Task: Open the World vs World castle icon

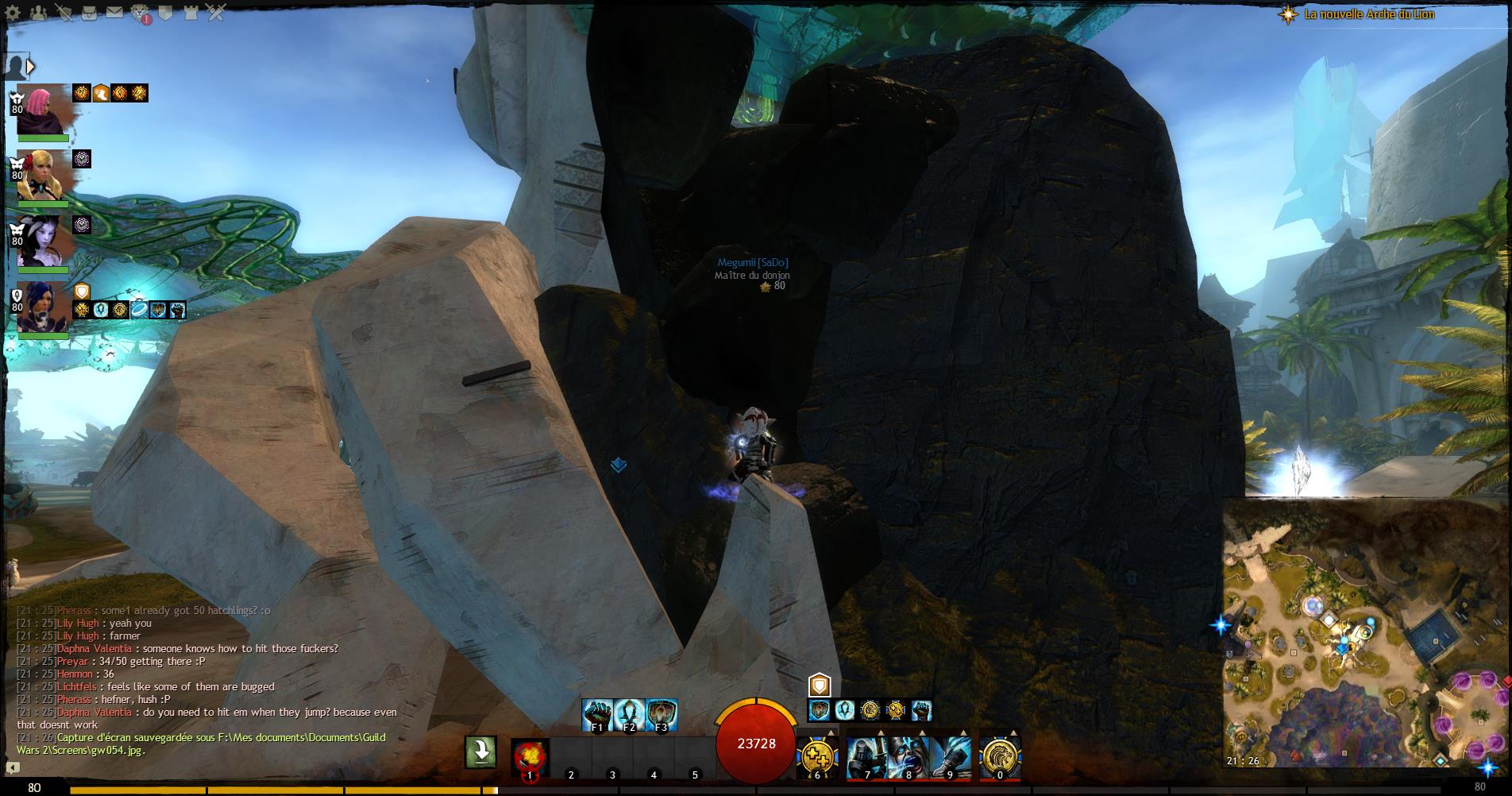Action: (x=191, y=12)
